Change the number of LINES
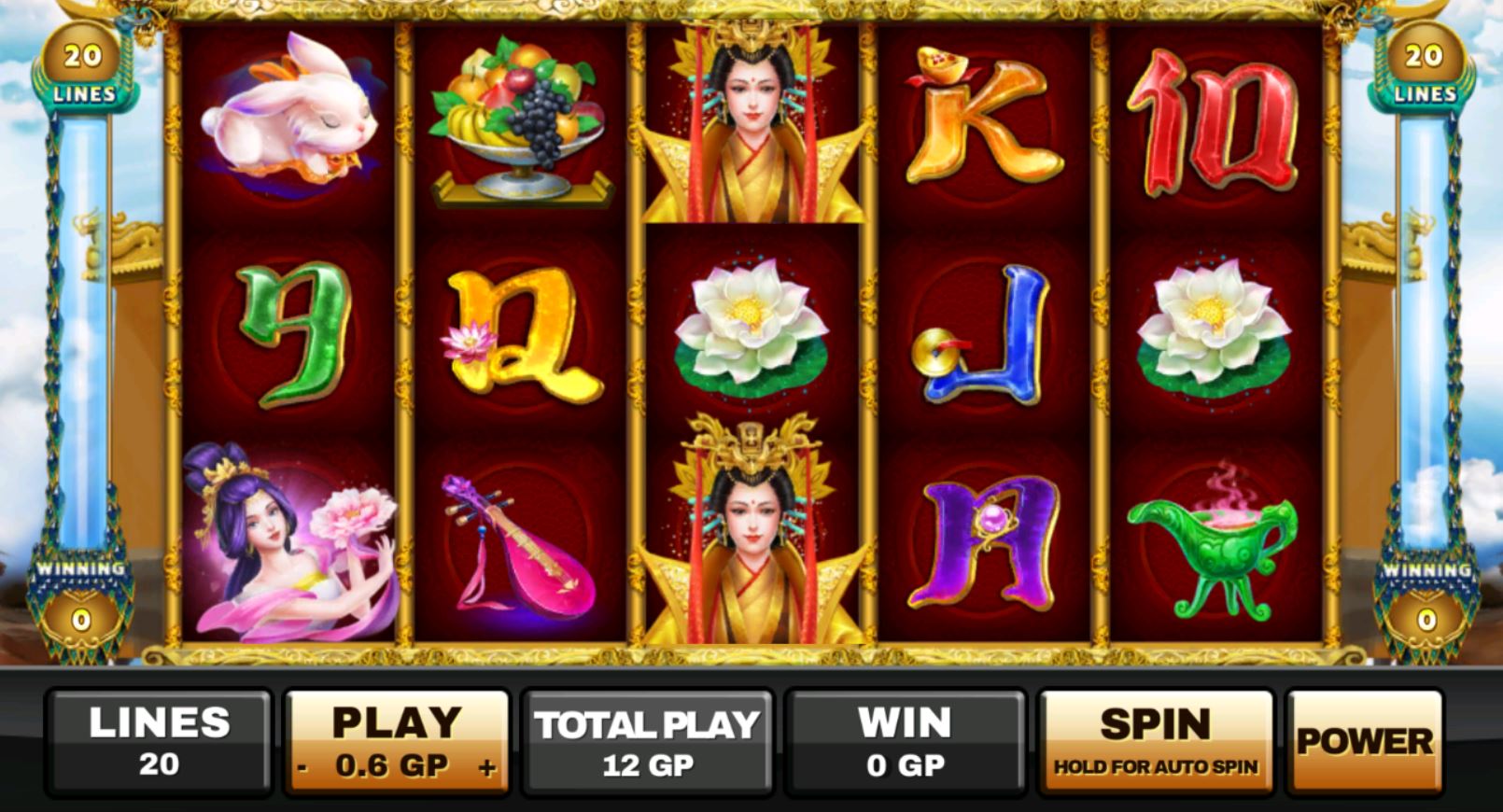This screenshot has width=1503, height=812. point(159,742)
